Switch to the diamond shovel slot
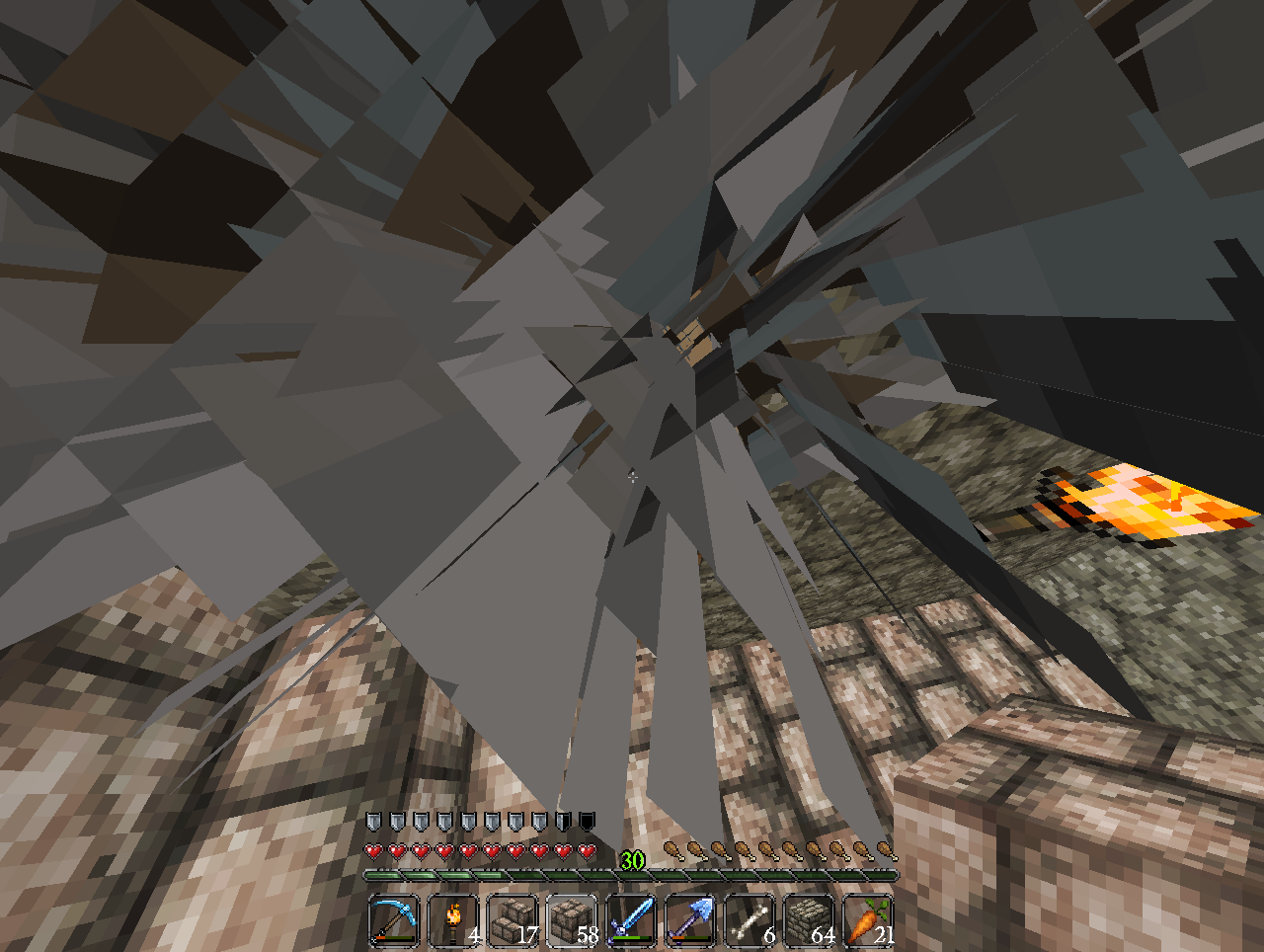This screenshot has width=1264, height=952. pyautogui.click(x=690, y=920)
